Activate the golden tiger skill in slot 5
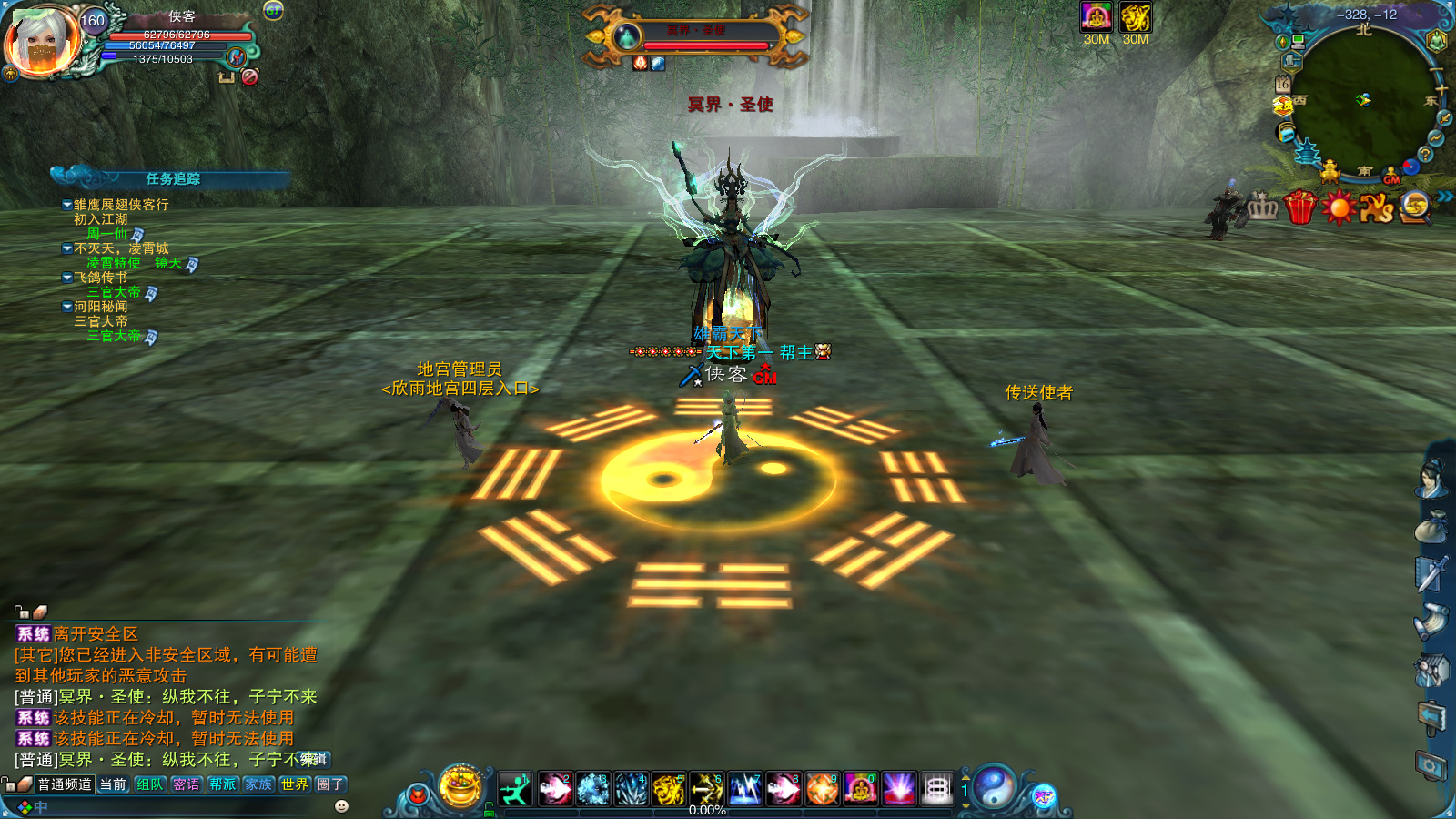1456x819 pixels. pyautogui.click(x=669, y=789)
